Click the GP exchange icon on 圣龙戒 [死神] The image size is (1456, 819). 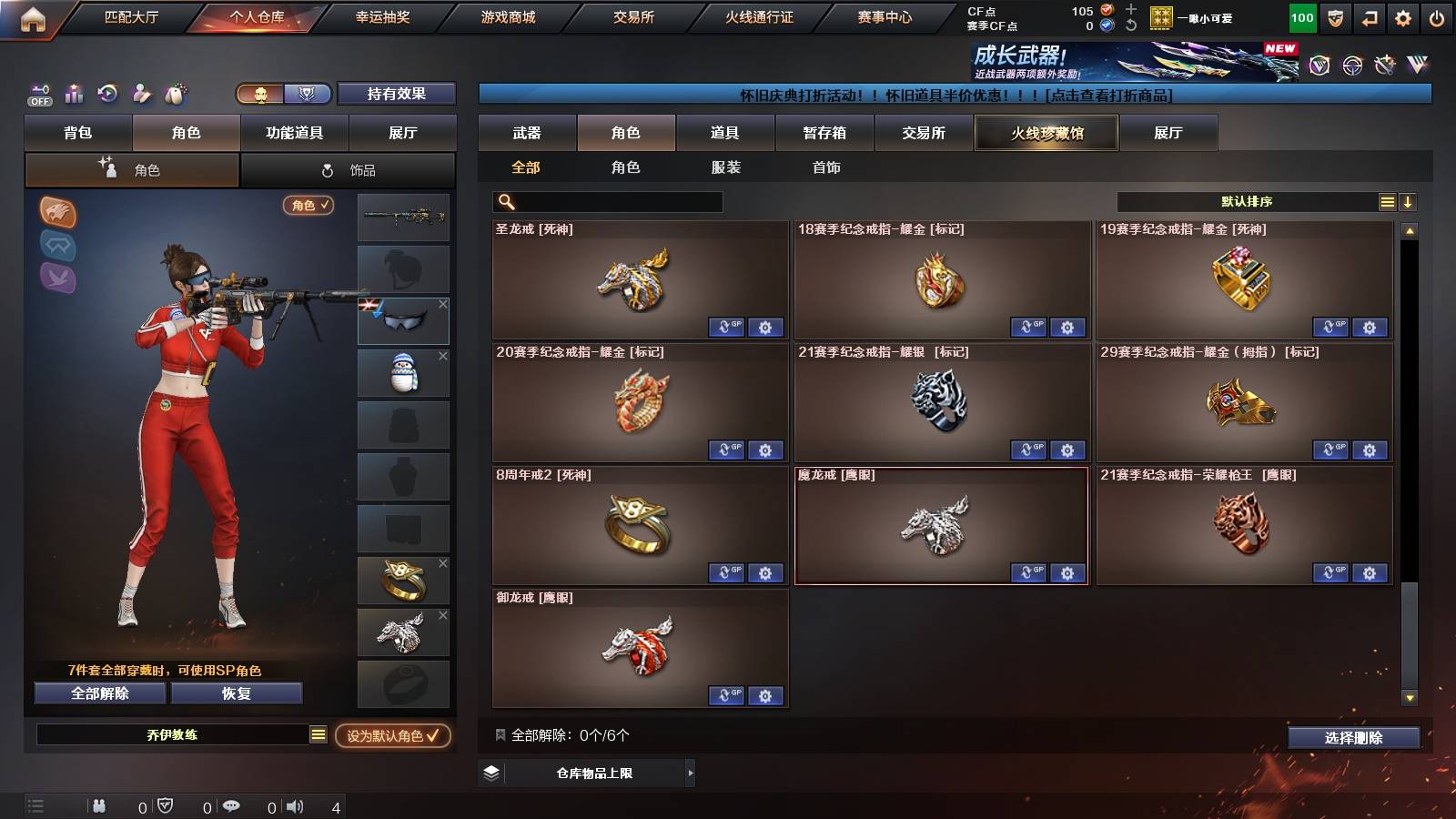tap(726, 328)
